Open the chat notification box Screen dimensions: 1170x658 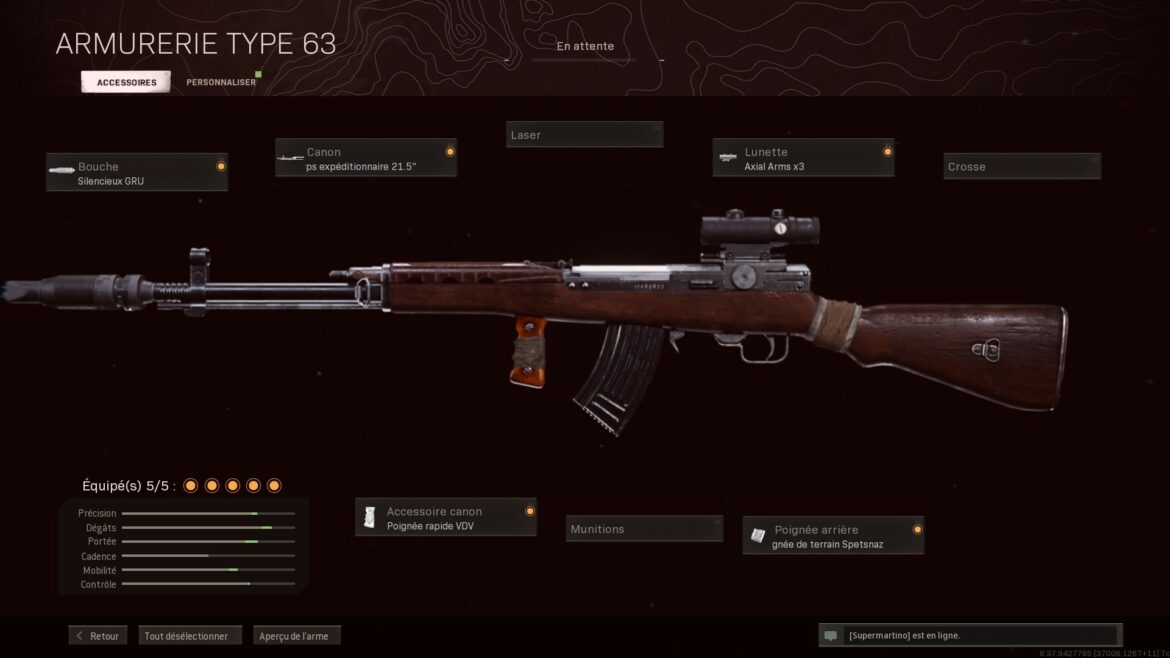[968, 635]
